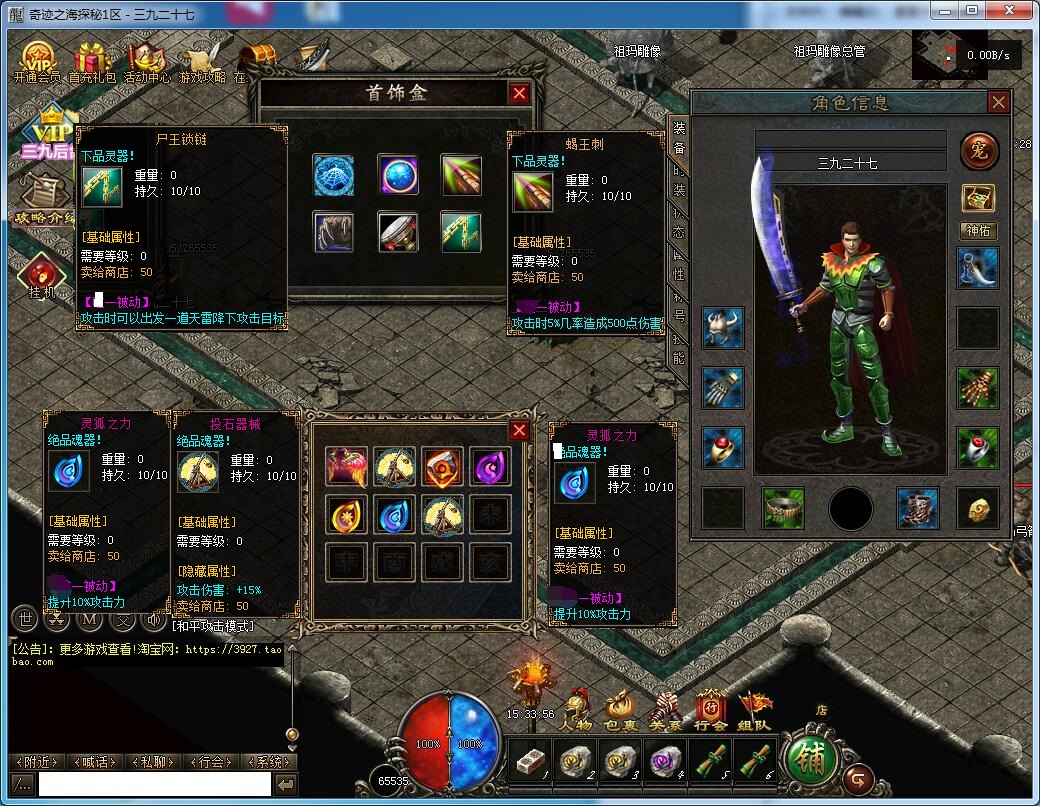The width and height of the screenshot is (1040, 806).
Task: Select the mahjong tile item in hotbar slot 1
Action: click(x=528, y=763)
